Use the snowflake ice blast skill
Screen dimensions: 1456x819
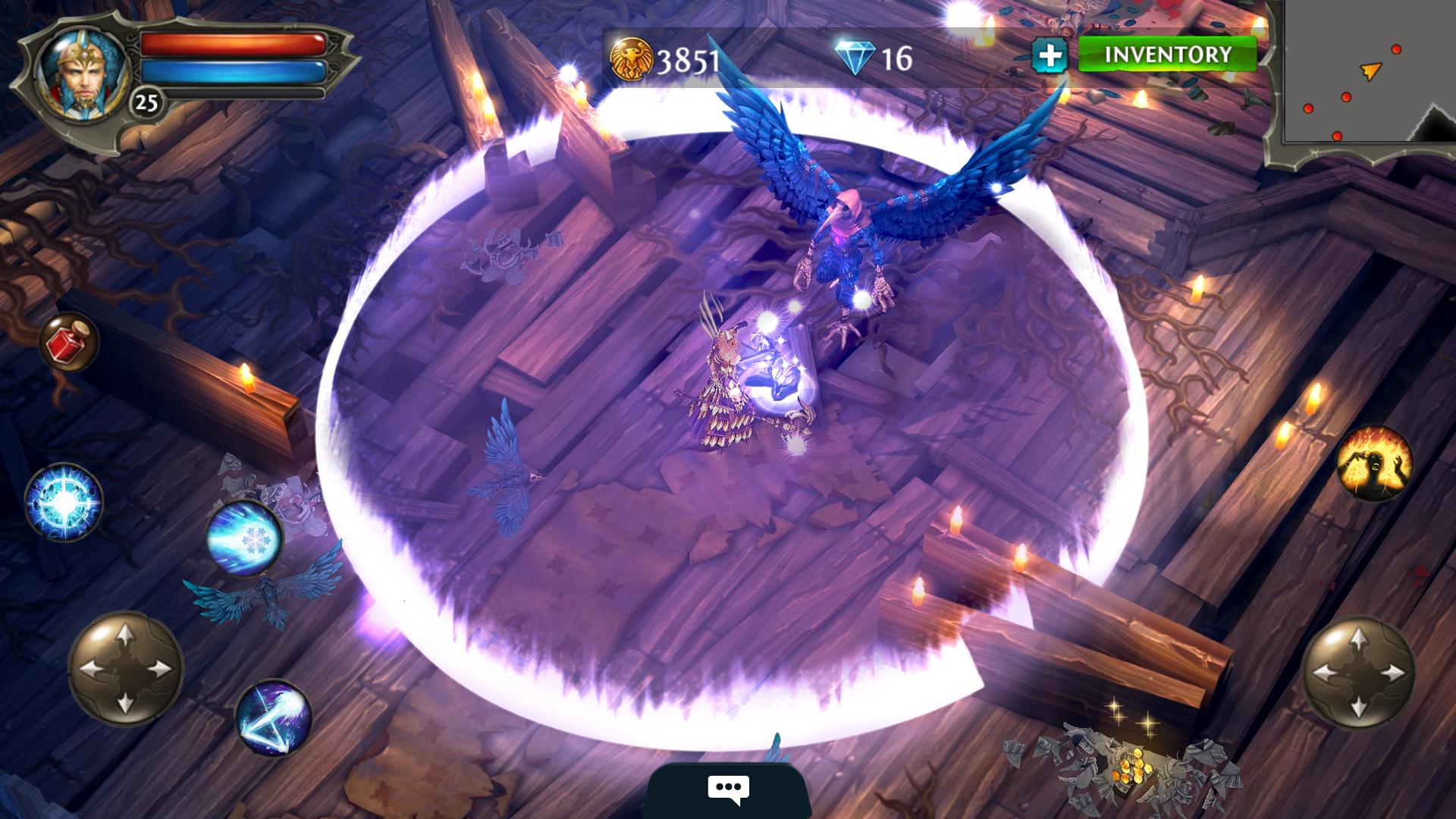click(x=246, y=538)
